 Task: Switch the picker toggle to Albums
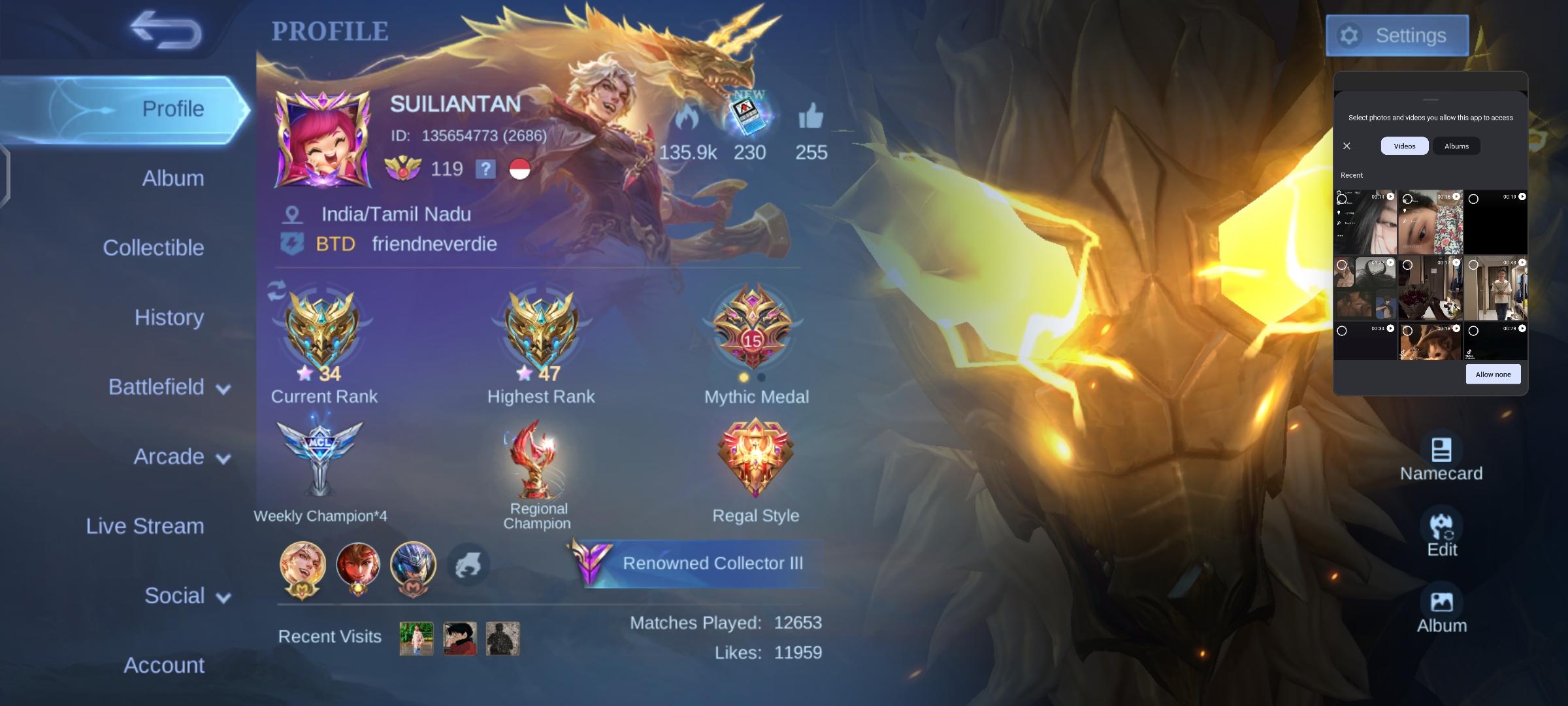pyautogui.click(x=1457, y=146)
